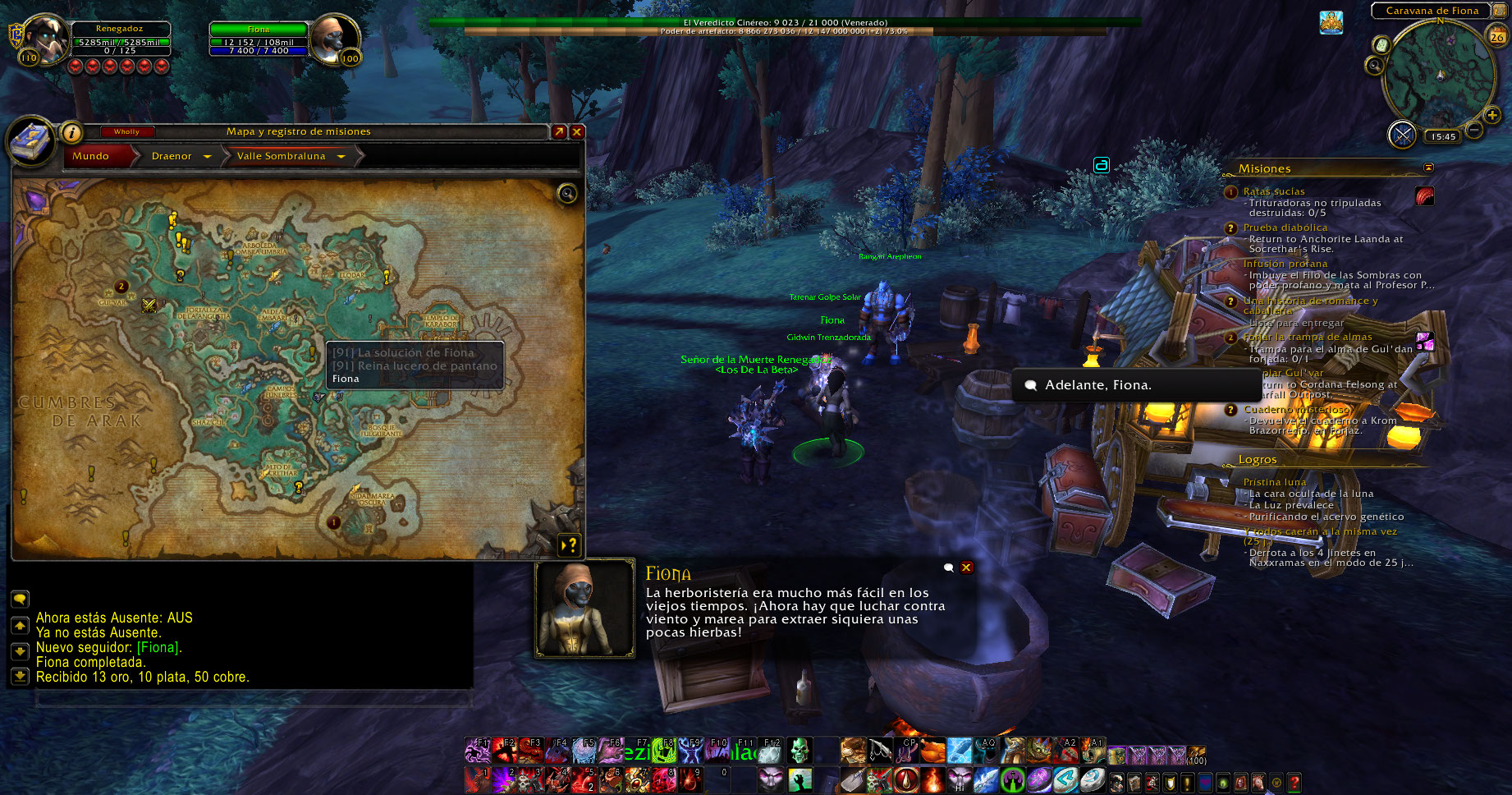The height and width of the screenshot is (795, 1512).
Task: Collapse the Misiones objective tracker
Action: coord(1428,168)
